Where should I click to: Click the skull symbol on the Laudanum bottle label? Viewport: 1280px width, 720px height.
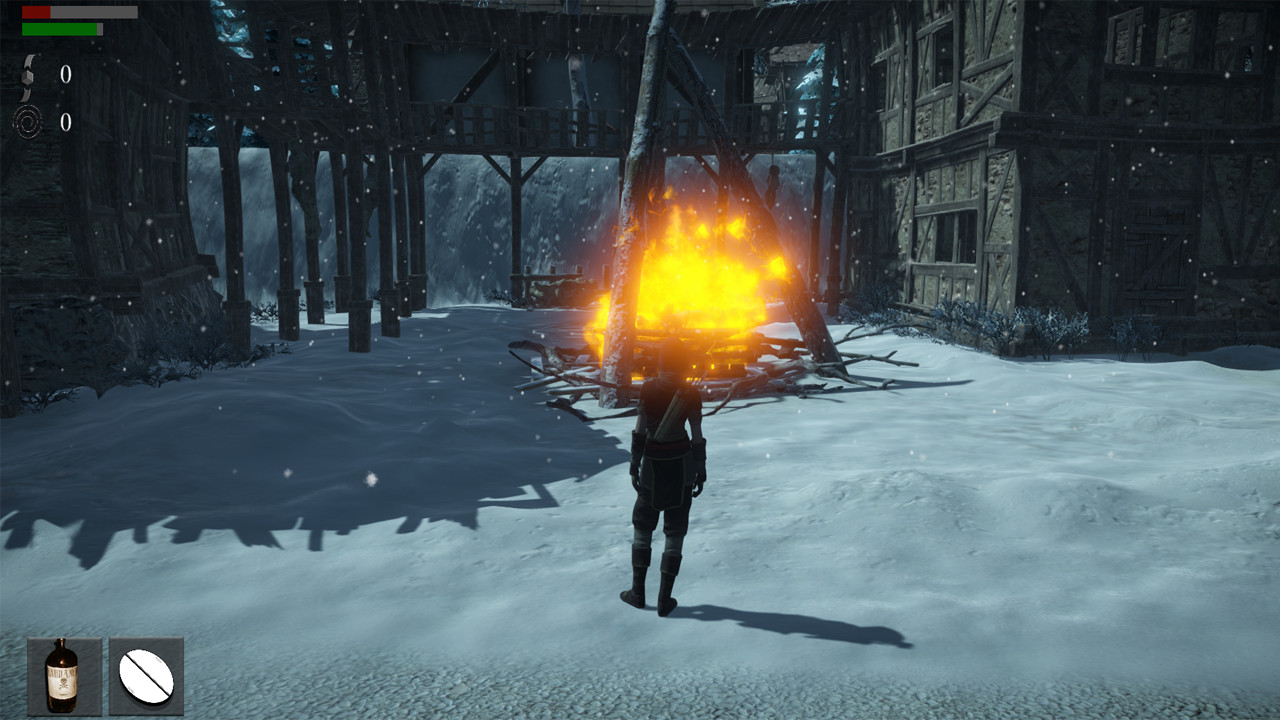[x=65, y=683]
